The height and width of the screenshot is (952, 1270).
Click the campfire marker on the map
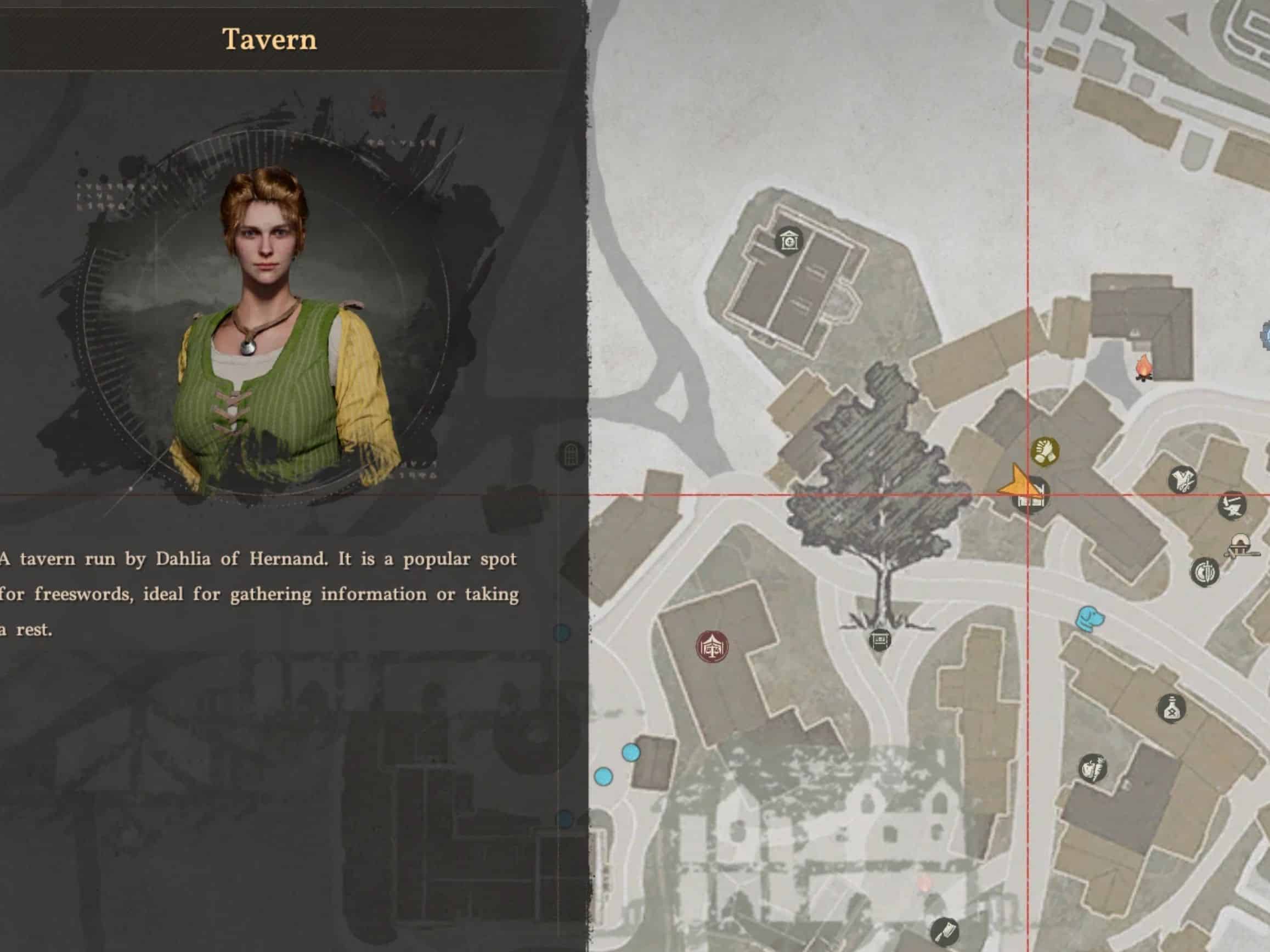(1144, 368)
